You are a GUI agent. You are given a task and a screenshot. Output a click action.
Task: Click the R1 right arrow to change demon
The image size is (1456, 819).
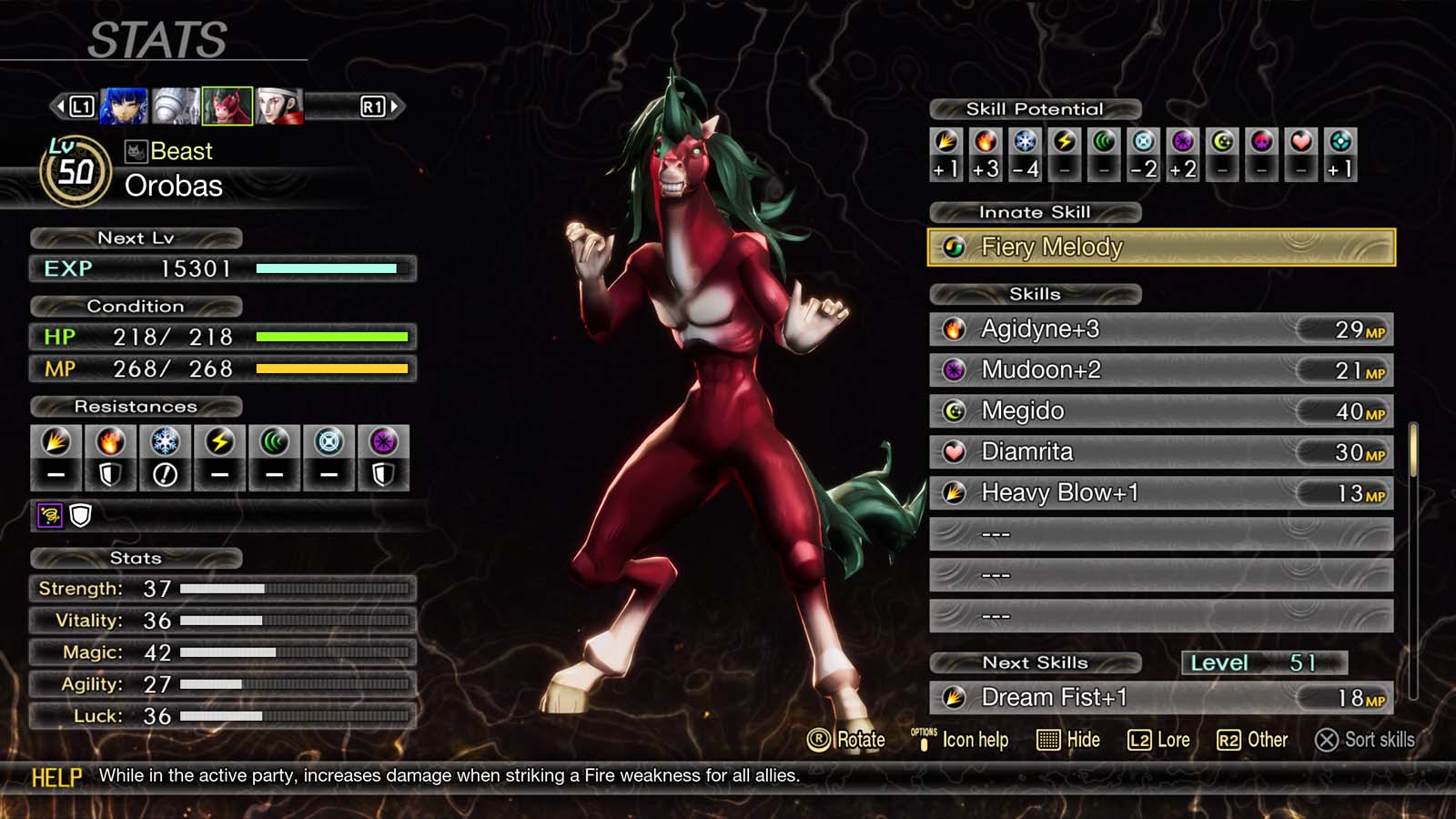(382, 104)
